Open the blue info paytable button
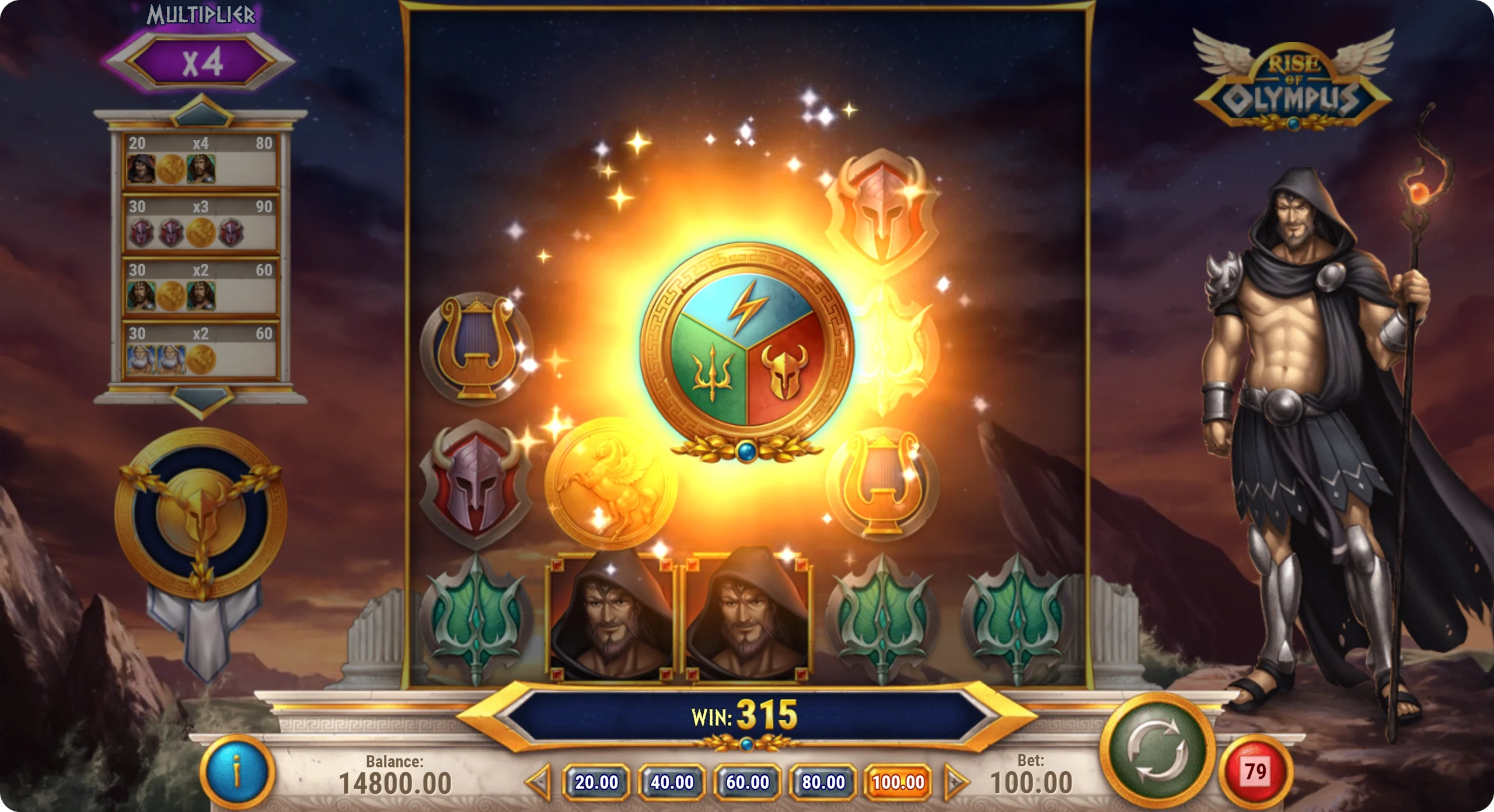 [x=237, y=772]
